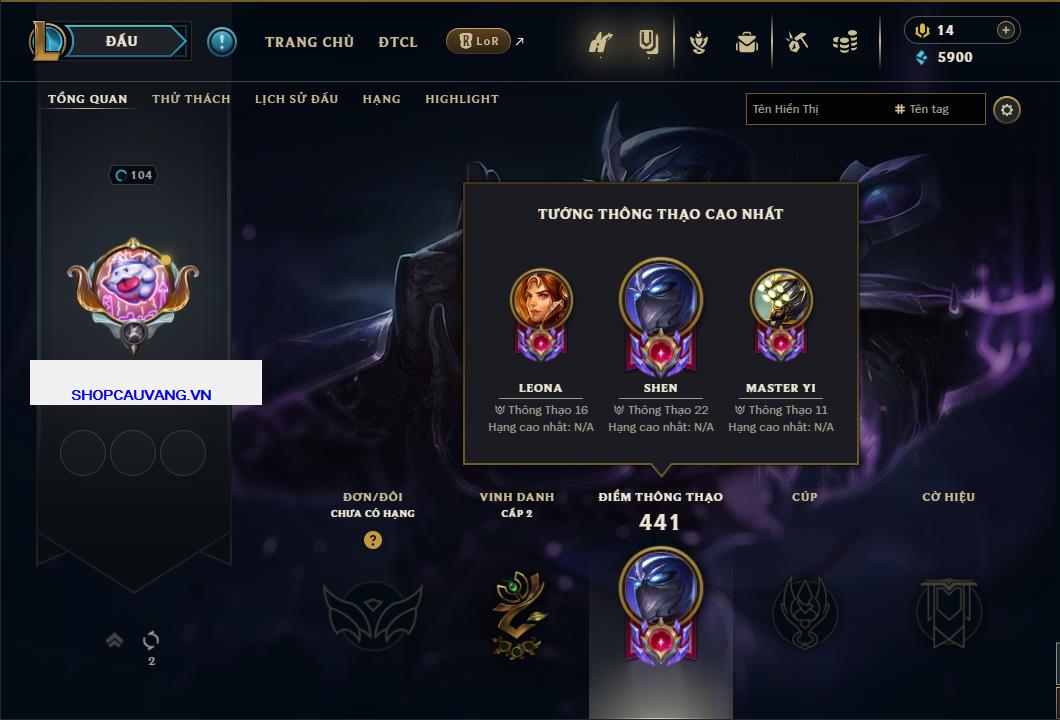The image size is (1060, 720).
Task: Switch to the HIGHLIGHT tab
Action: [461, 99]
